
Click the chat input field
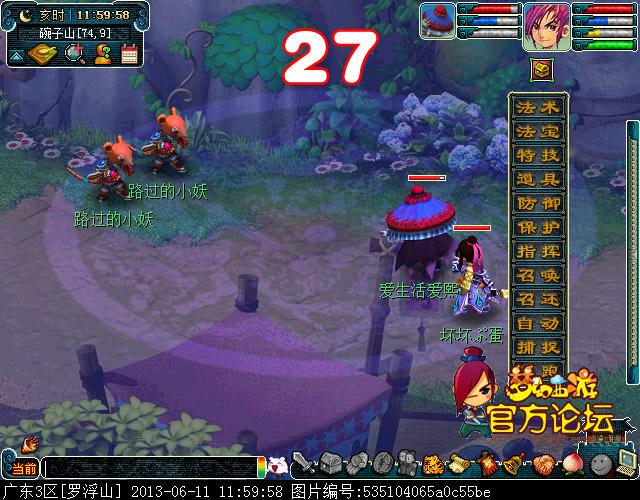click(150, 467)
